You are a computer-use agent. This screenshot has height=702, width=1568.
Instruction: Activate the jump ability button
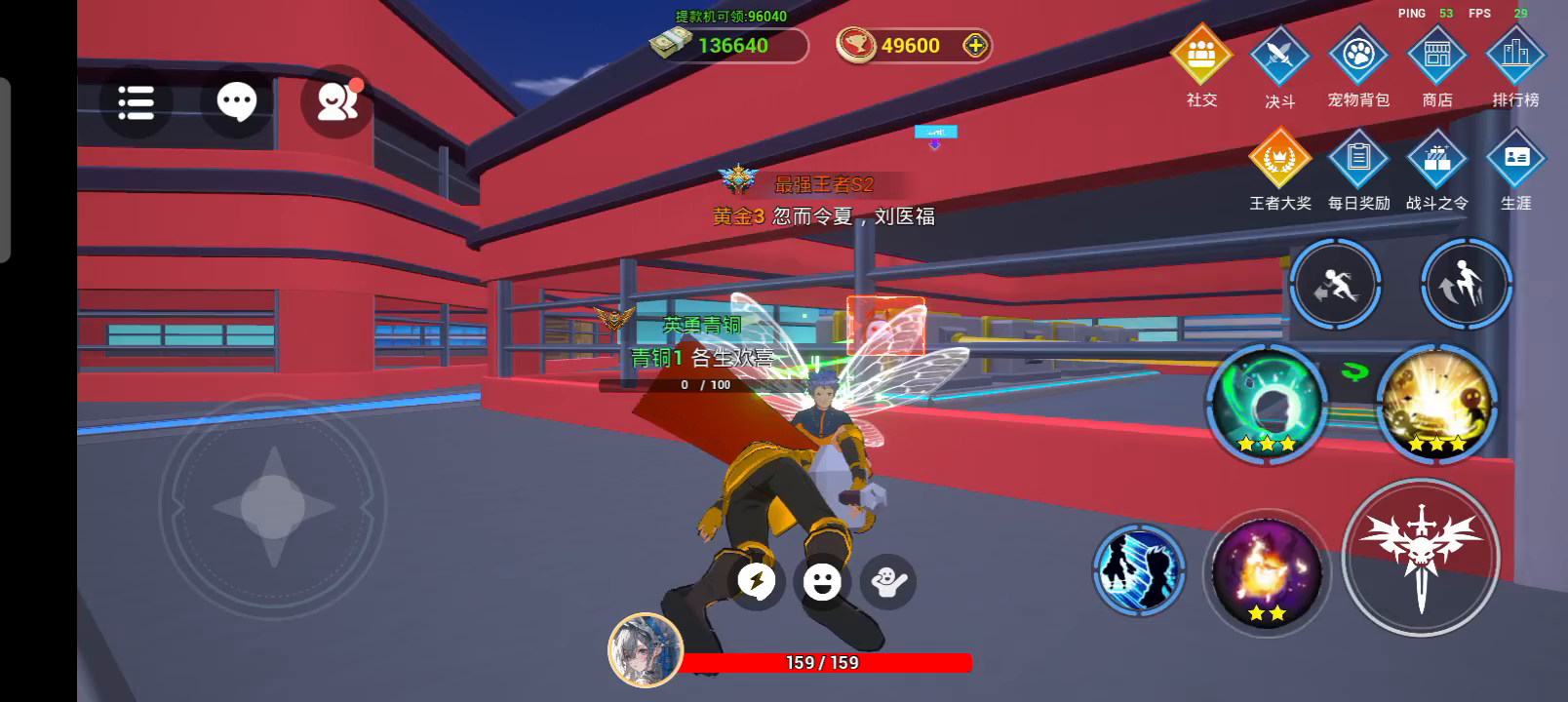coord(1466,286)
